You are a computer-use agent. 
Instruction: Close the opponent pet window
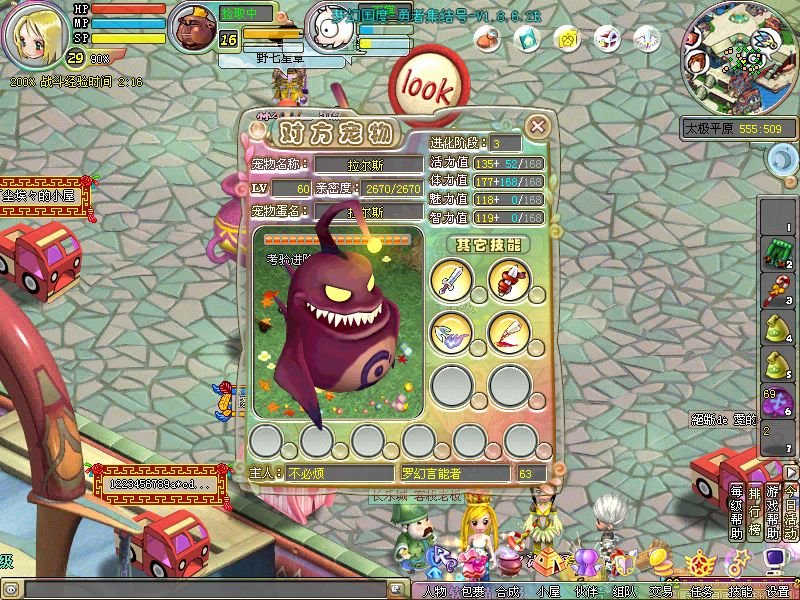538,126
